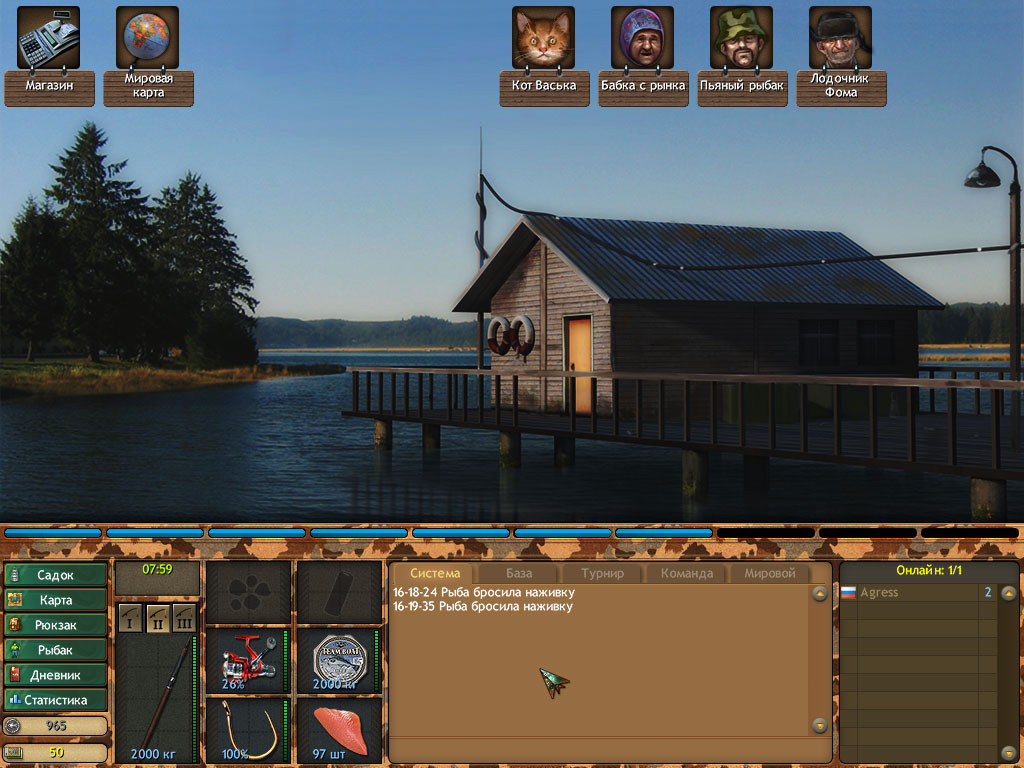Select the fish meat bait slot
Screen dimensions: 1024x768
[x=339, y=730]
